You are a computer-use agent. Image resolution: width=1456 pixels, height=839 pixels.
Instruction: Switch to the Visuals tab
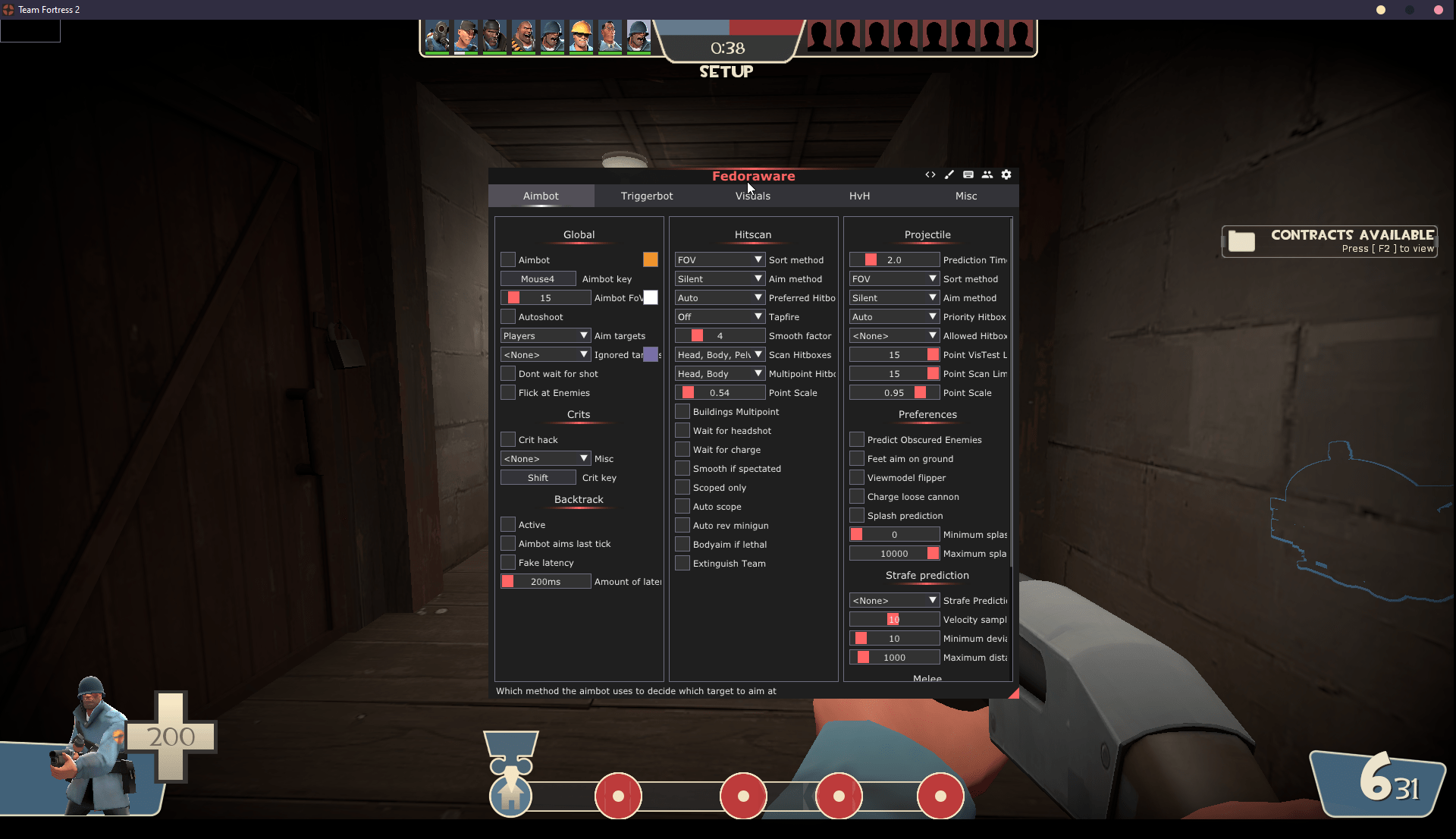coord(752,196)
